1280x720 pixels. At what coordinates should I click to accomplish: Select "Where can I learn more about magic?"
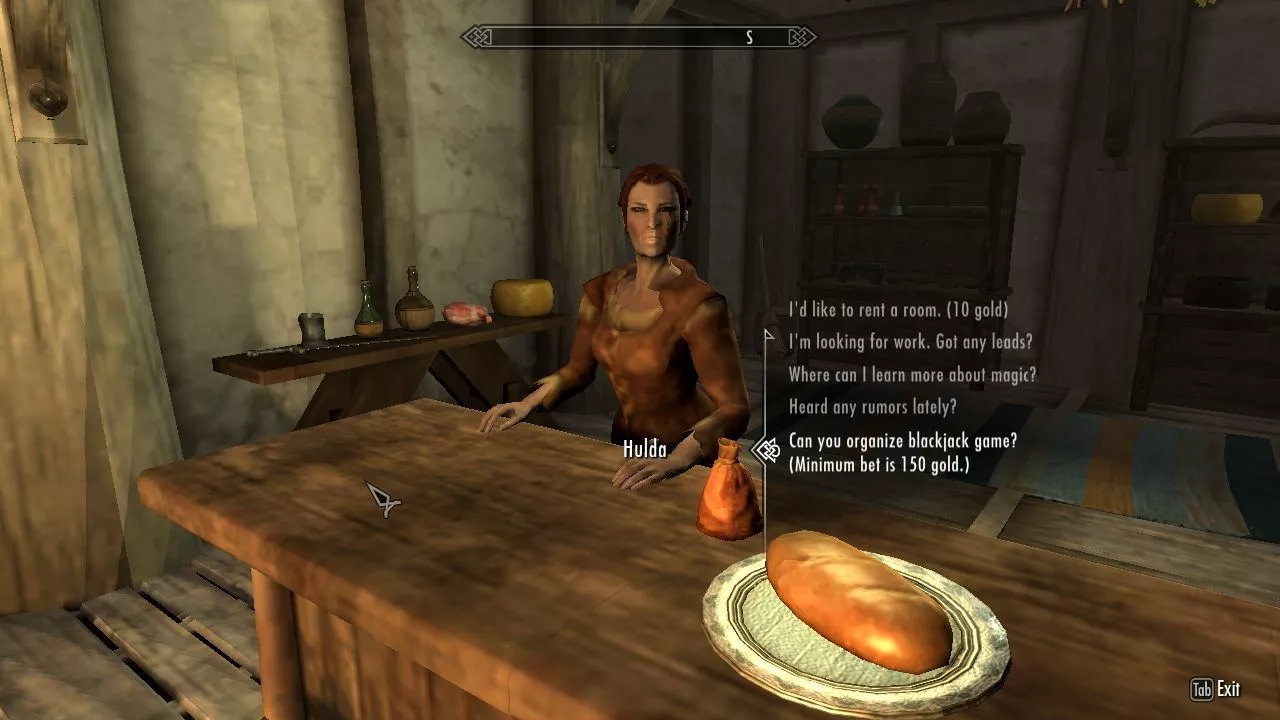point(912,375)
